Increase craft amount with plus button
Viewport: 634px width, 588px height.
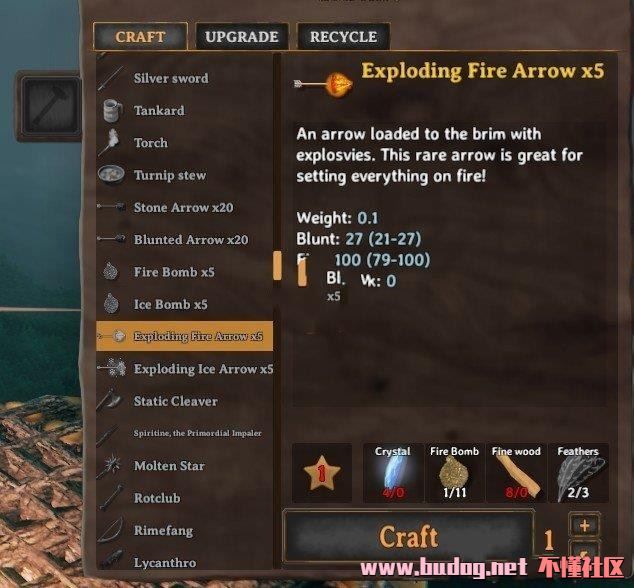pyautogui.click(x=585, y=525)
